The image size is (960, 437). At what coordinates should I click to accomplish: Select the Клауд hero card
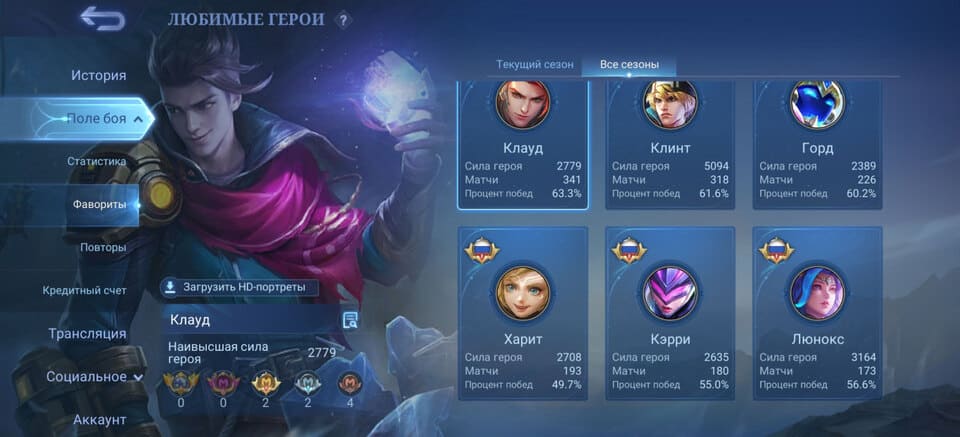coord(523,145)
